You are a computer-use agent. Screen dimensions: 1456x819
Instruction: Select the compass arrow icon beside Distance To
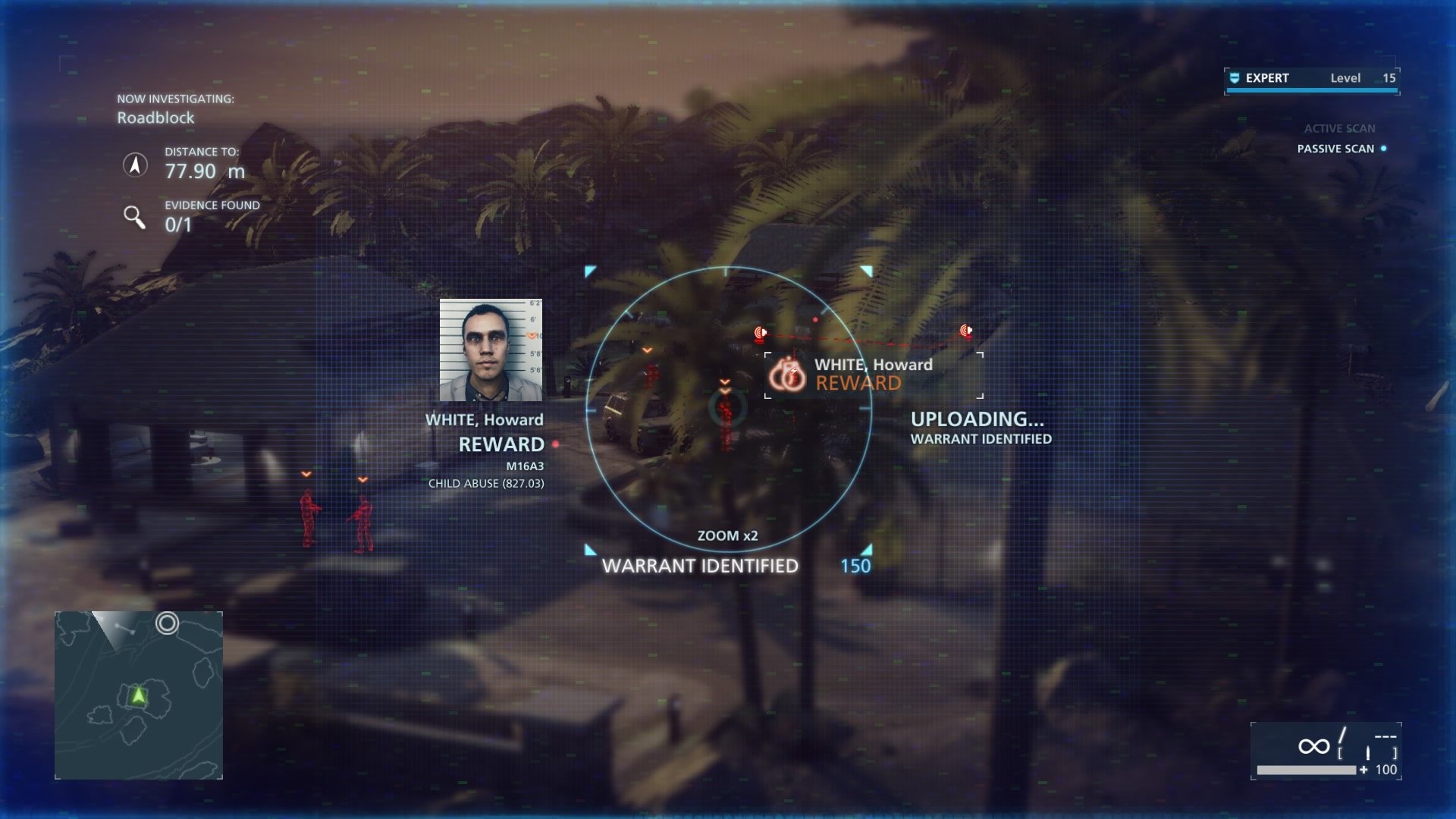click(x=135, y=163)
